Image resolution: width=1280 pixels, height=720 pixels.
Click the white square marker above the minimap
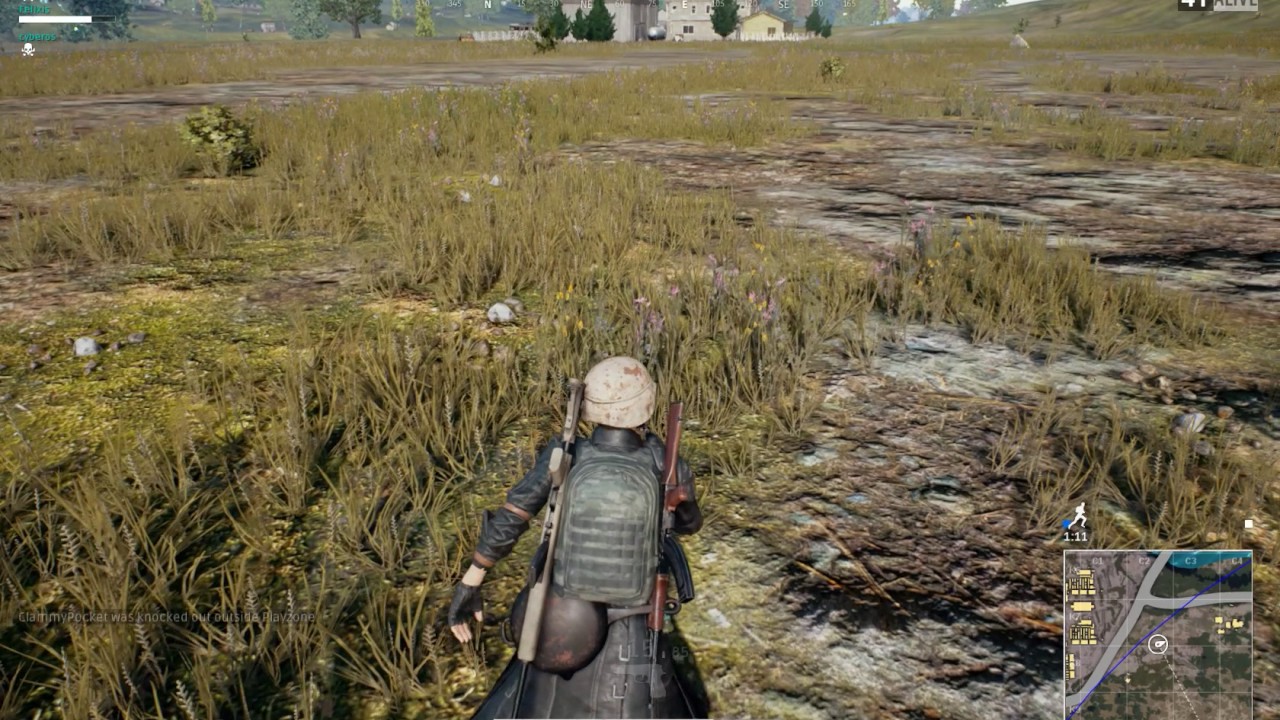coord(1248,522)
